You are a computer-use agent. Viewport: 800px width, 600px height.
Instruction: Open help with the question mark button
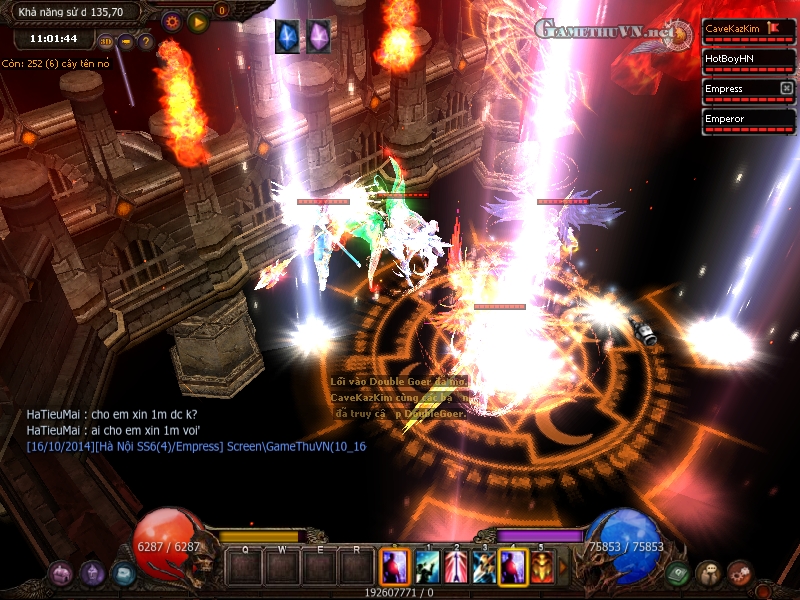(x=145, y=42)
